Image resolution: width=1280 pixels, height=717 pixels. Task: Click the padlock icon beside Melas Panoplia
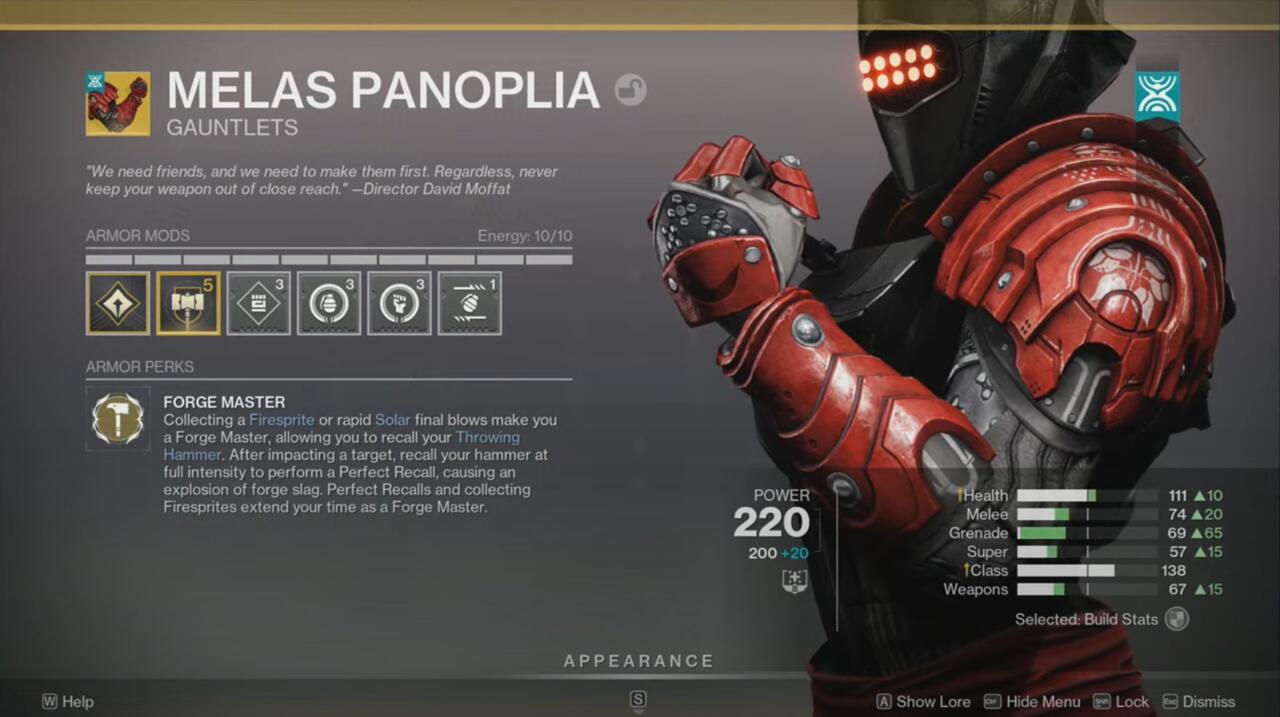pyautogui.click(x=630, y=91)
